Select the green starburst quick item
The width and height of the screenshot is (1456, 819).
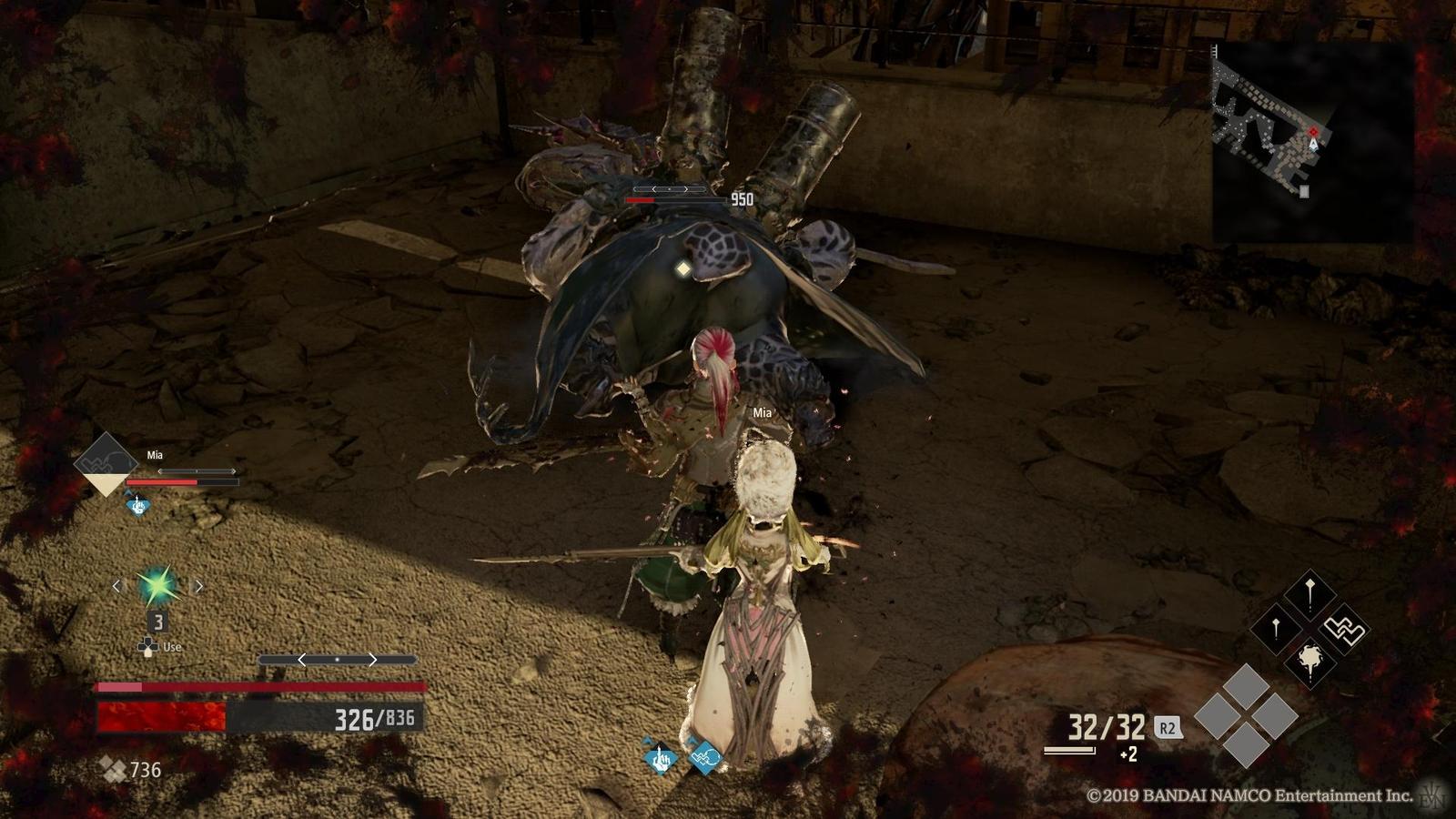pos(157,586)
